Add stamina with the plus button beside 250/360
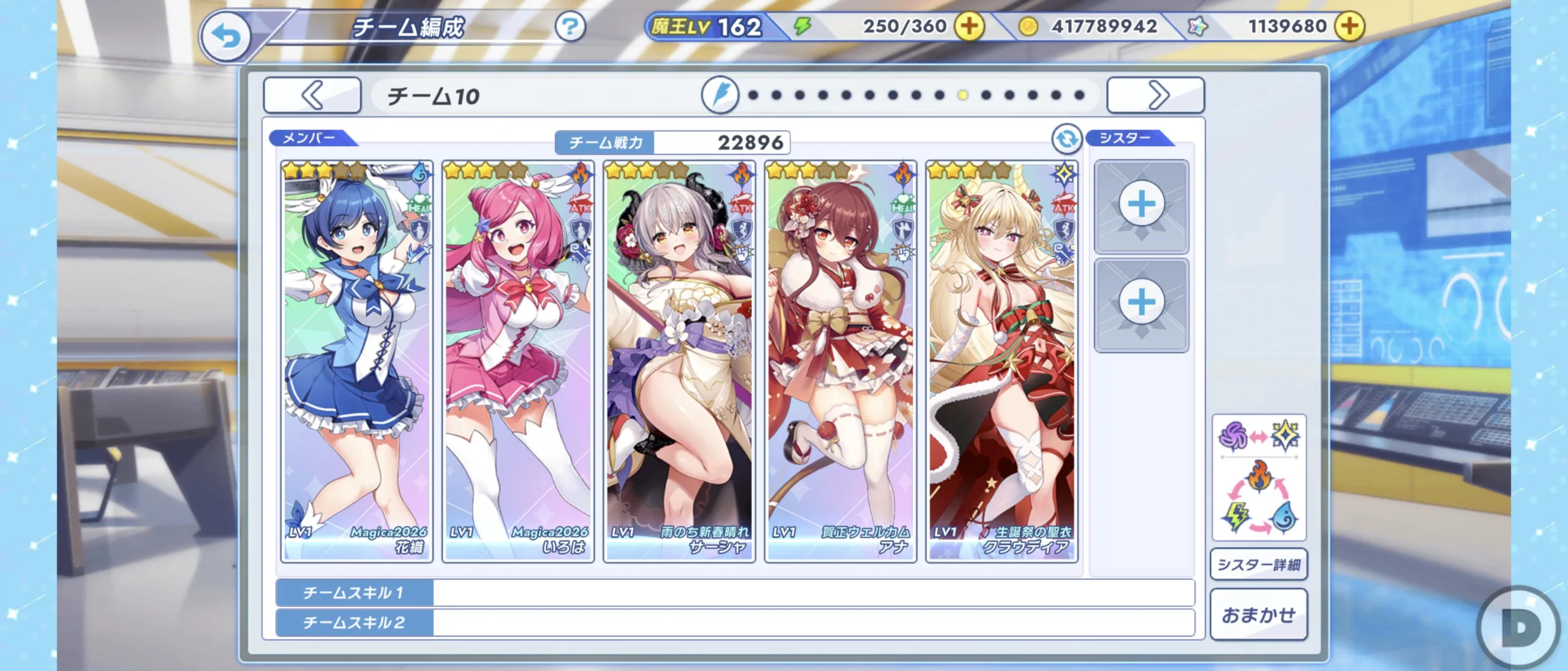1568x671 pixels. [969, 26]
